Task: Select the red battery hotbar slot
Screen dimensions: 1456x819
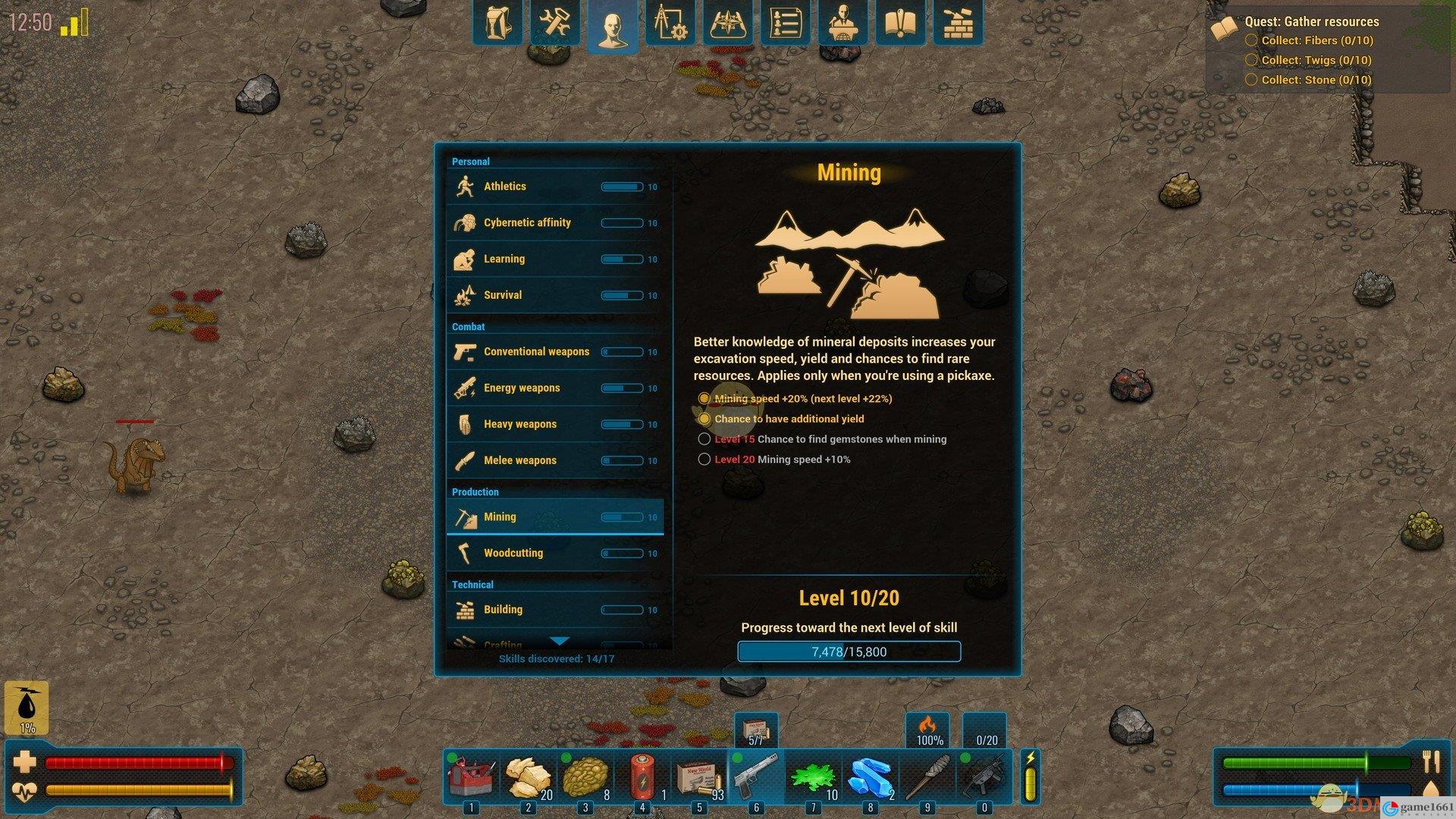Action: pyautogui.click(x=642, y=777)
